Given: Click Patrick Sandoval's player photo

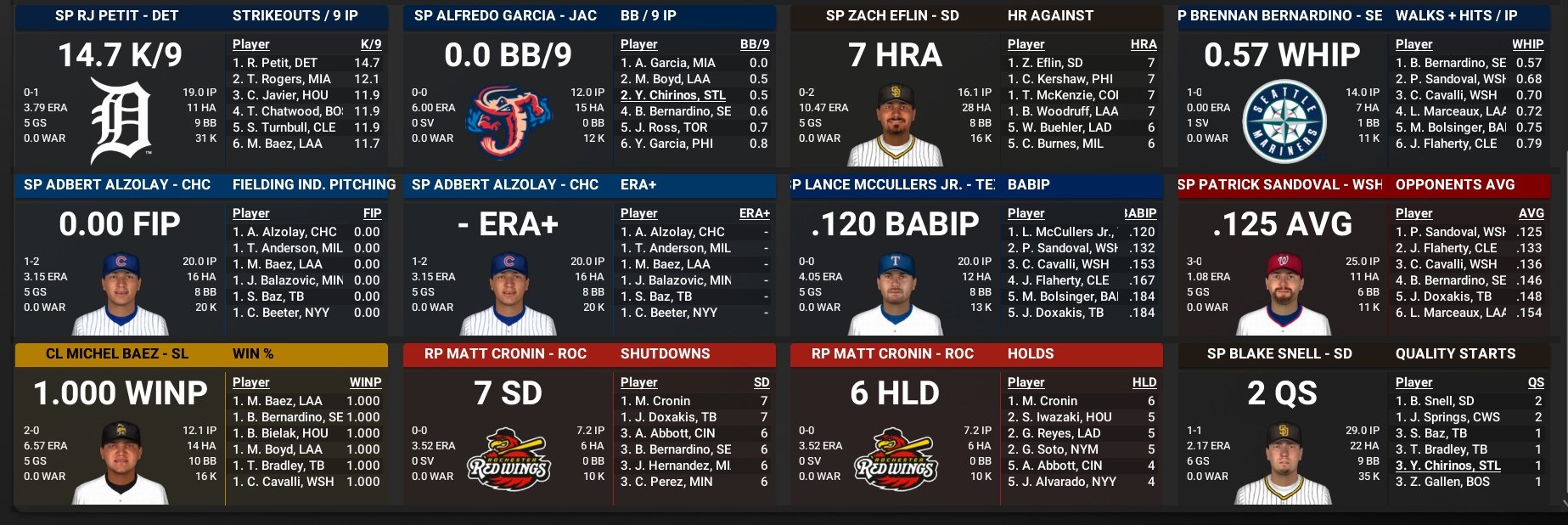Looking at the screenshot, I should 1283,293.
